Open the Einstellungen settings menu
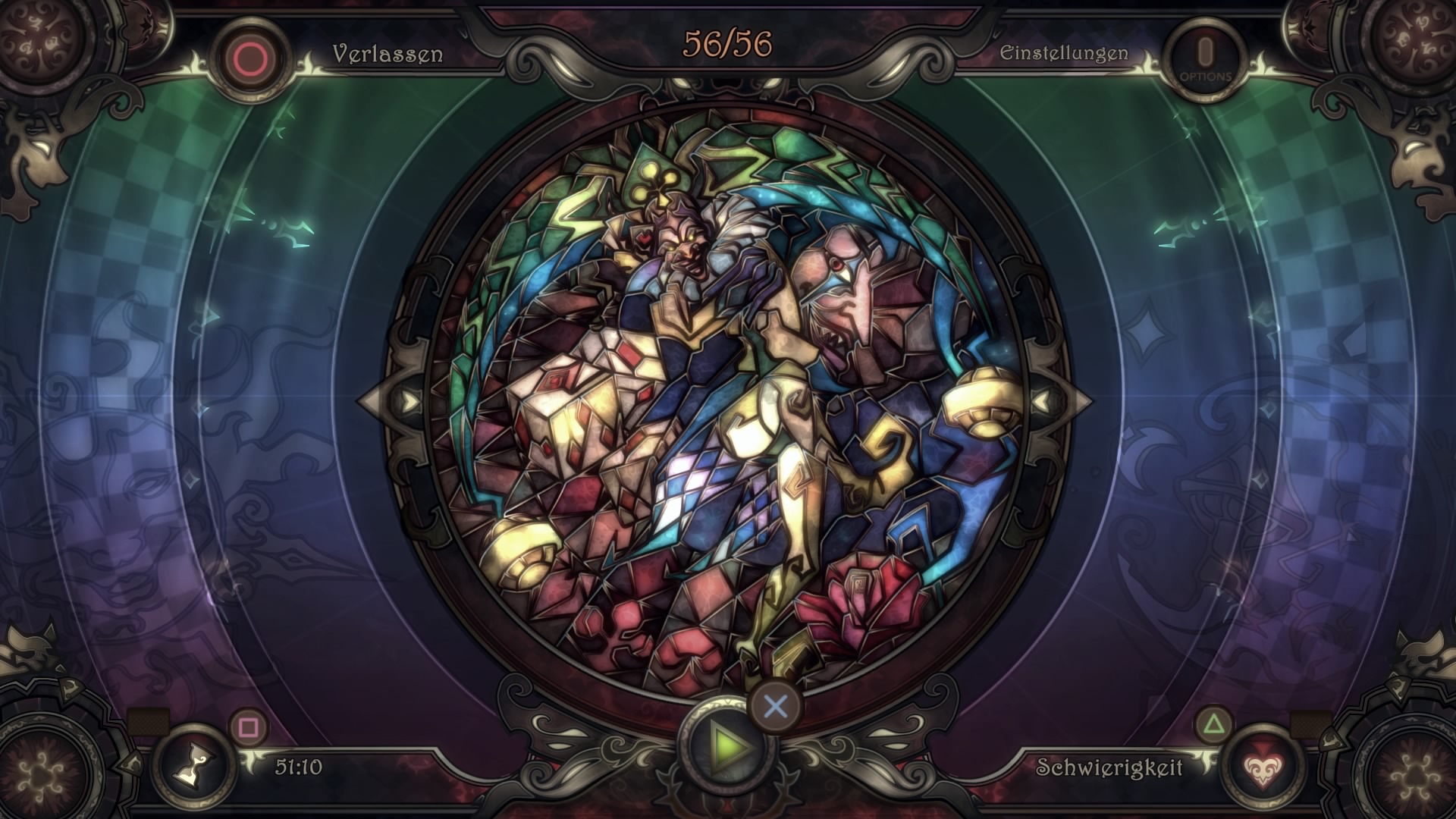 pos(1063,54)
